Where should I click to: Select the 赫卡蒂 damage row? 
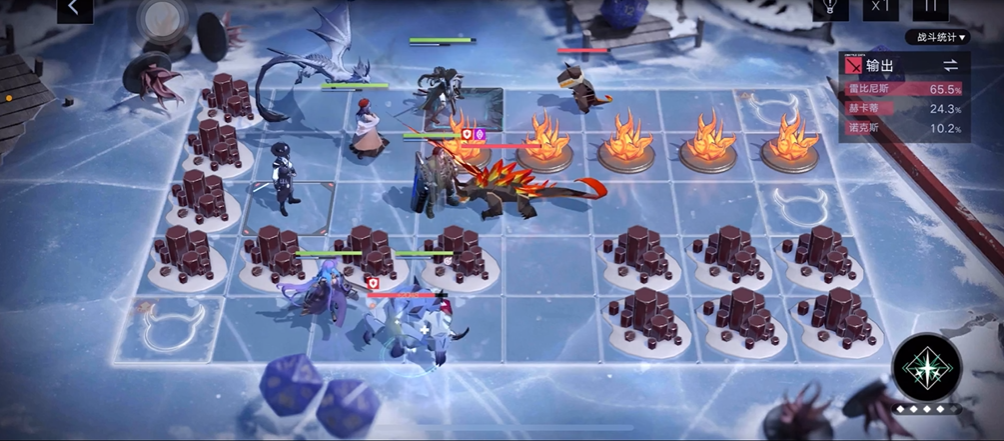(903, 109)
